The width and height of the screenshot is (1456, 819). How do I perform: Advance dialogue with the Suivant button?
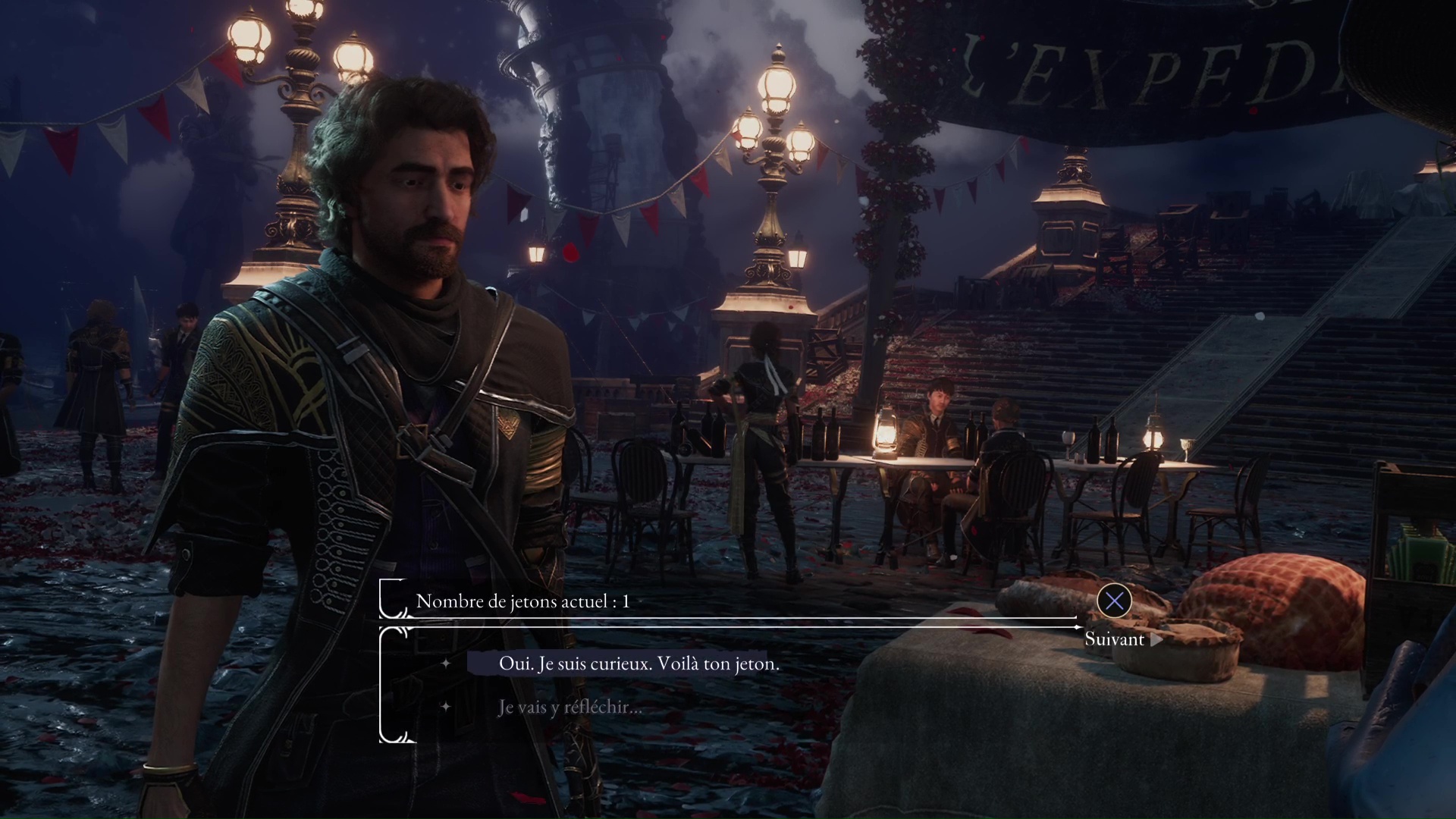click(1116, 639)
